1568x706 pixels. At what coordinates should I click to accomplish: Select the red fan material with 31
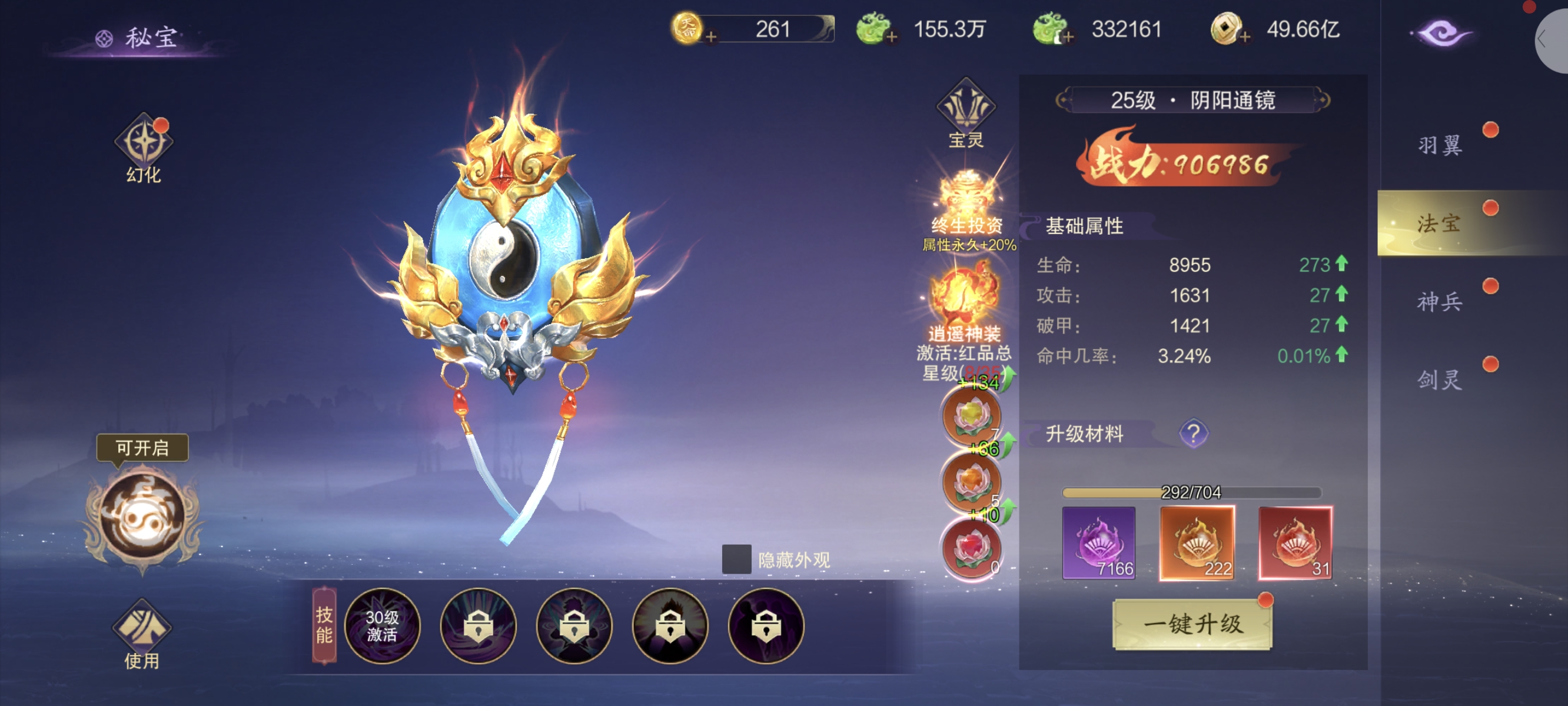coord(1295,542)
